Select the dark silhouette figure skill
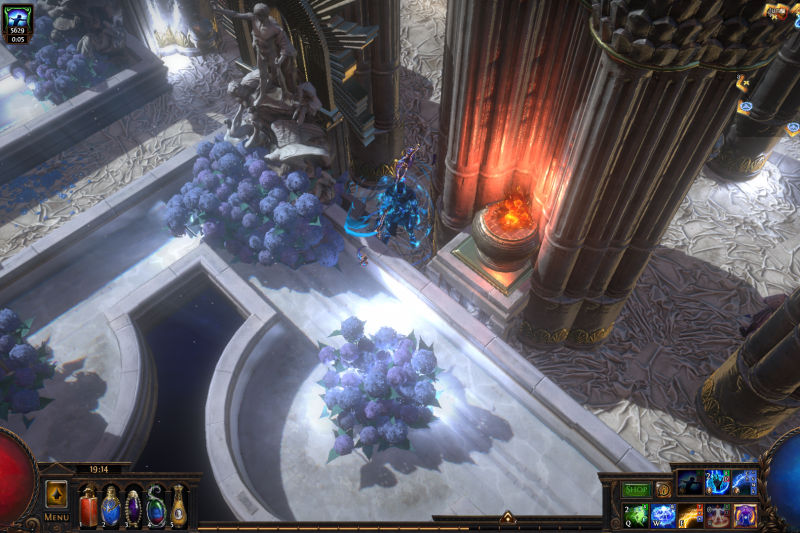800x533 pixels. [690, 483]
